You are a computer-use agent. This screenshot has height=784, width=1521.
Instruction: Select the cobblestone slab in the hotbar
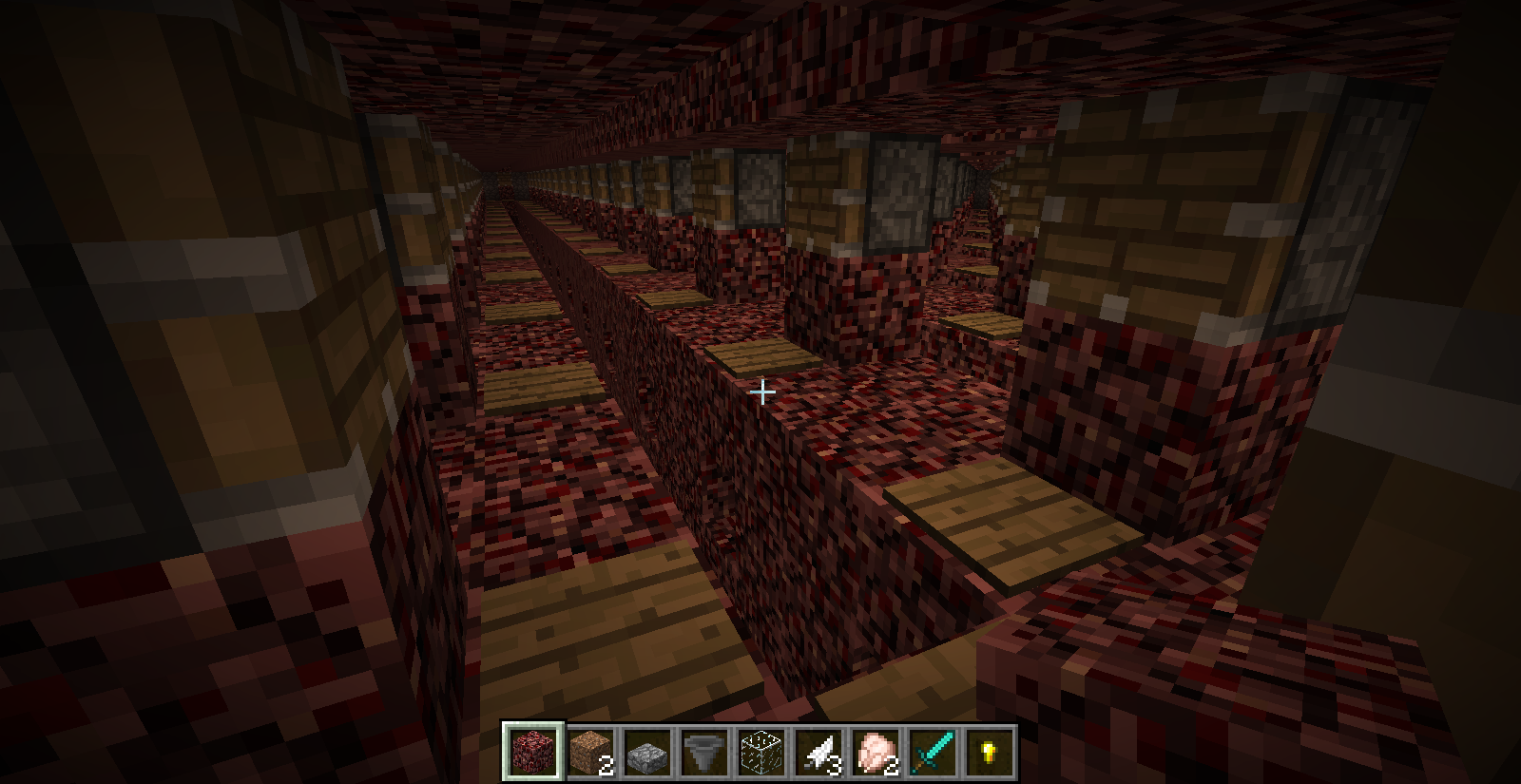click(x=647, y=753)
